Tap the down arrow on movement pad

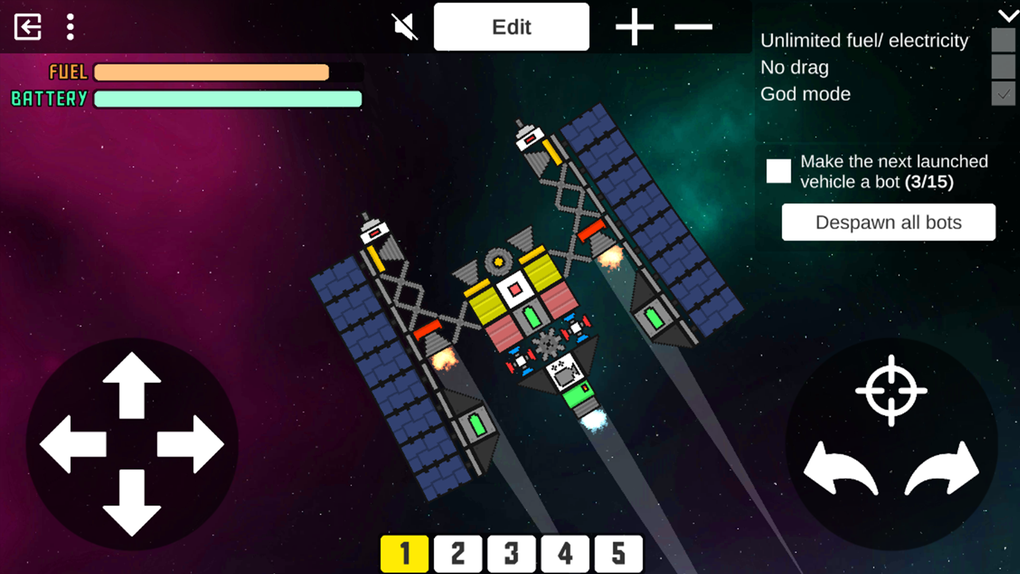132,502
